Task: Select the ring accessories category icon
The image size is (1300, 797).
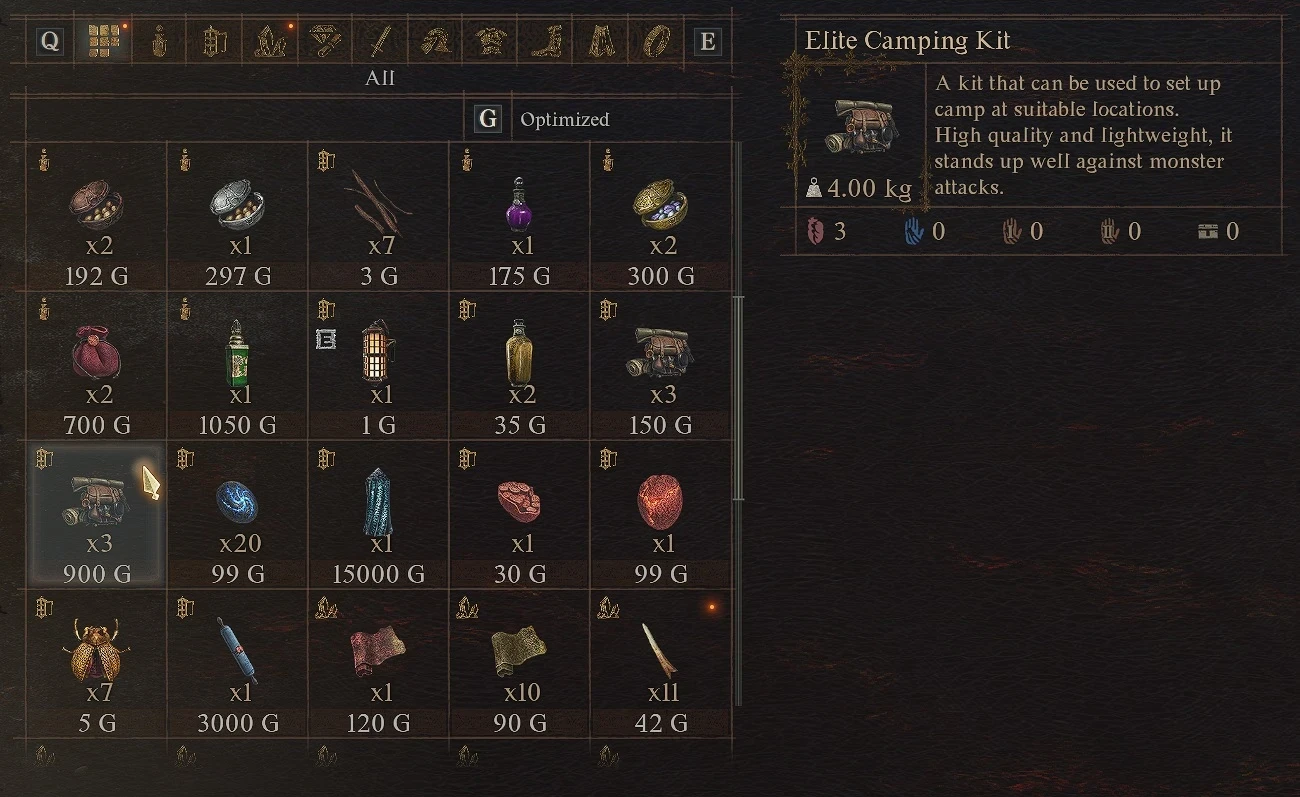Action: (x=654, y=42)
